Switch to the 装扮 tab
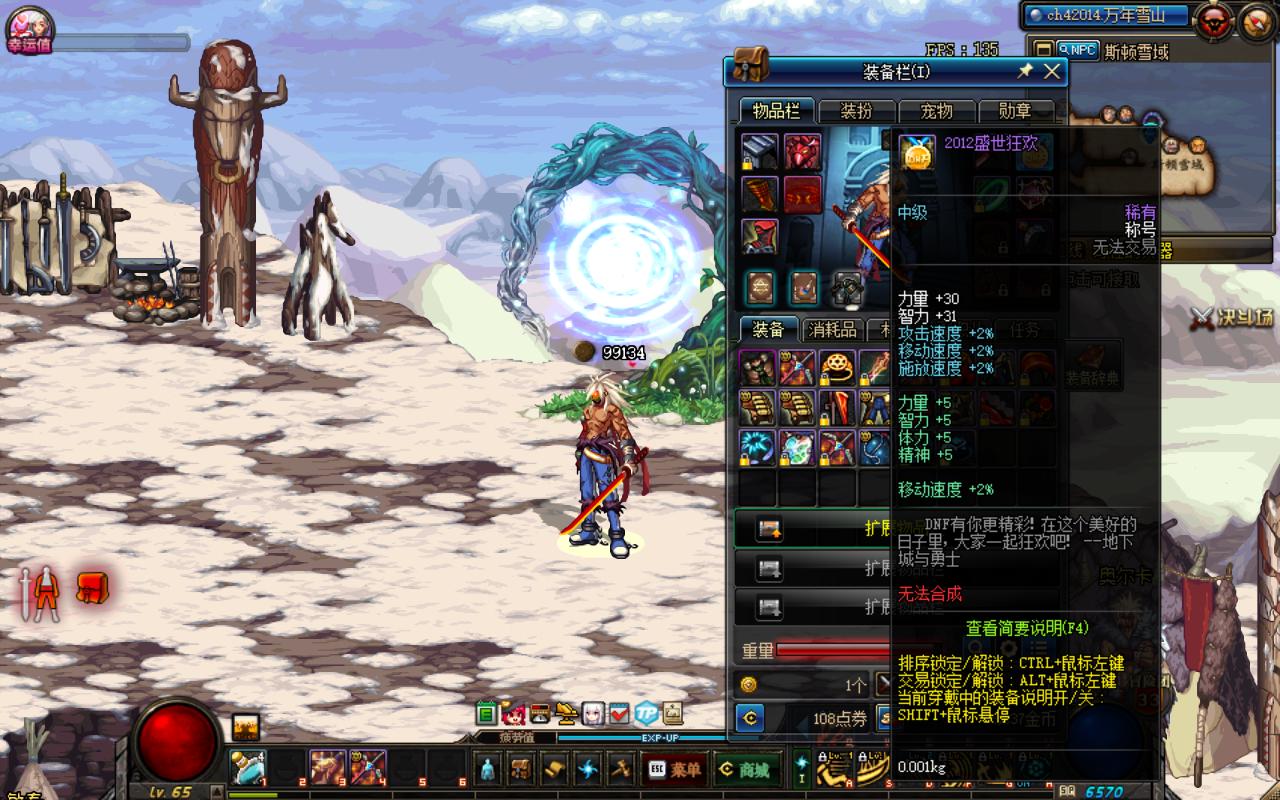 (x=857, y=111)
